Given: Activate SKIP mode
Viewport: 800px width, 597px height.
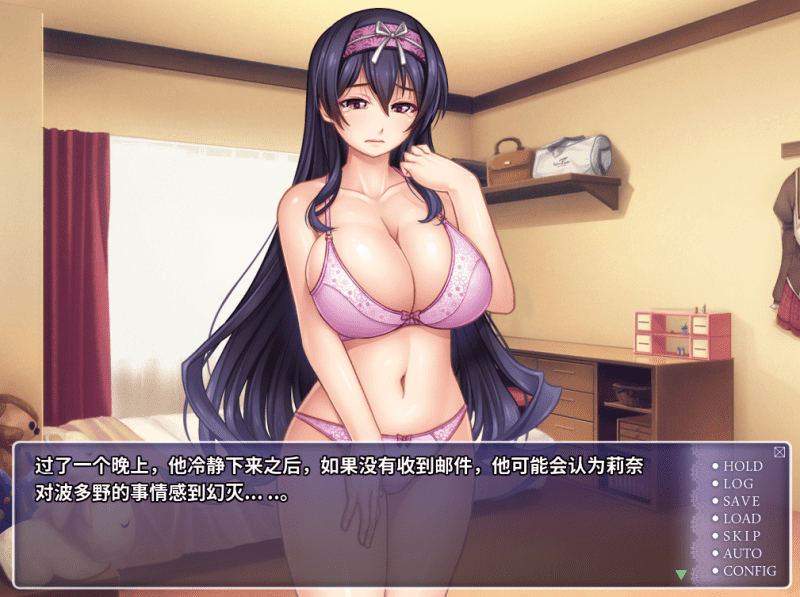Looking at the screenshot, I should tap(741, 536).
